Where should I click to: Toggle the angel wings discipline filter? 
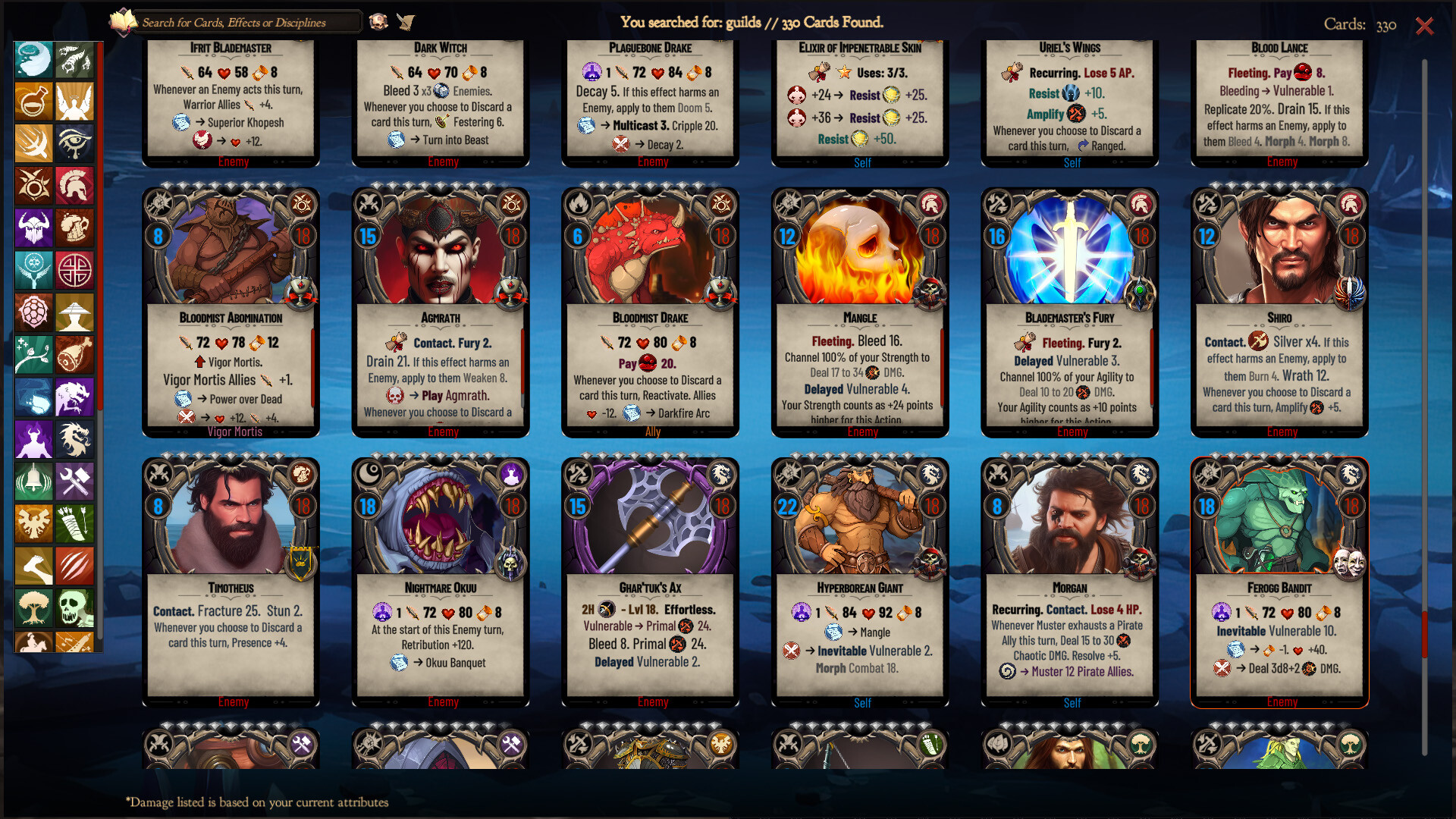(x=74, y=102)
